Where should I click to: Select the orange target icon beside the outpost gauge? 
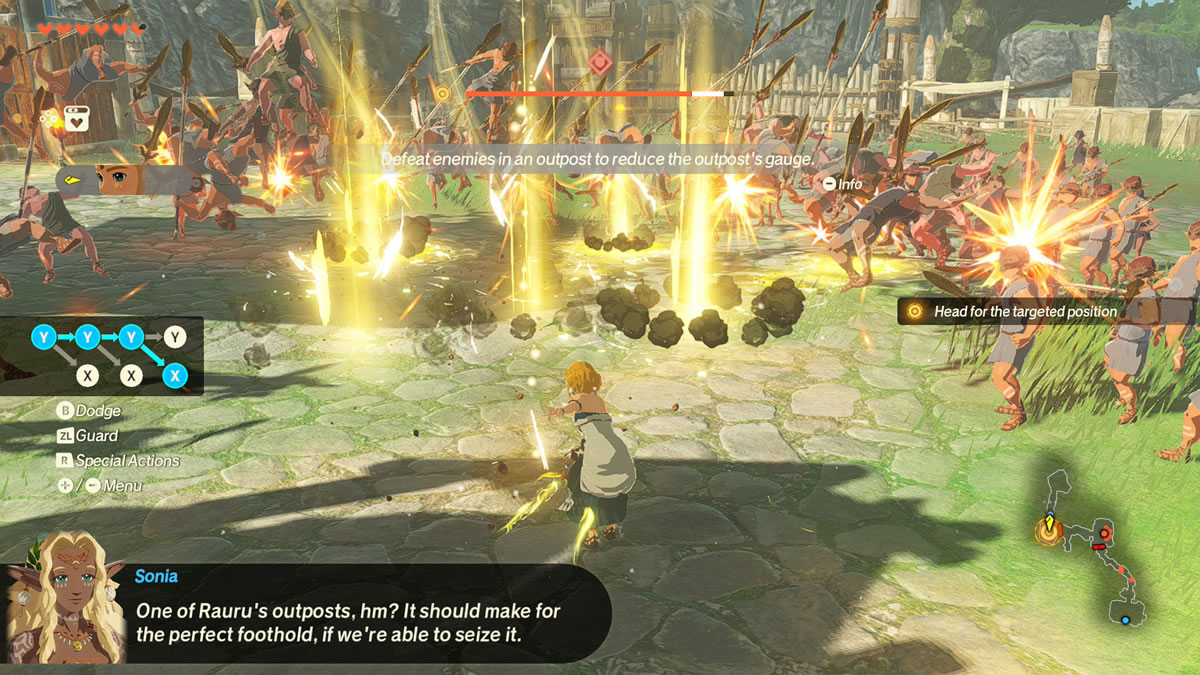pyautogui.click(x=441, y=93)
